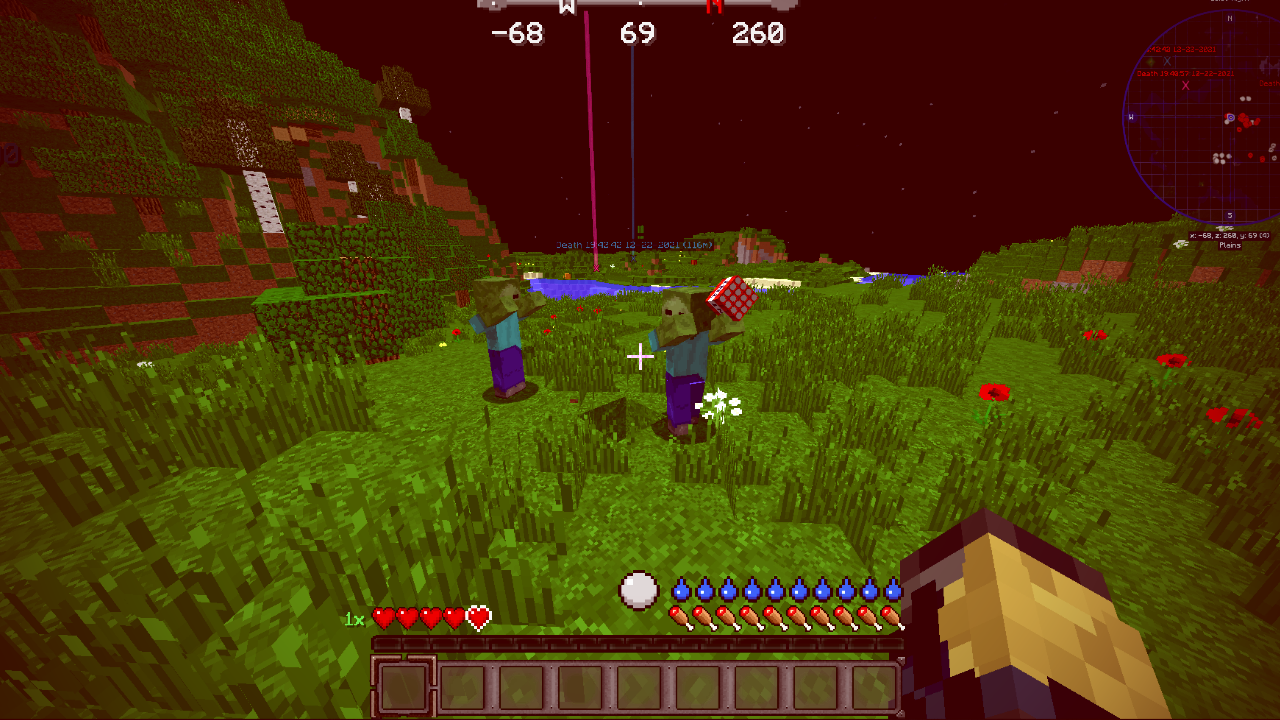Select the first empty hotbar slot
Viewport: 1280px width, 720px height.
tap(405, 685)
